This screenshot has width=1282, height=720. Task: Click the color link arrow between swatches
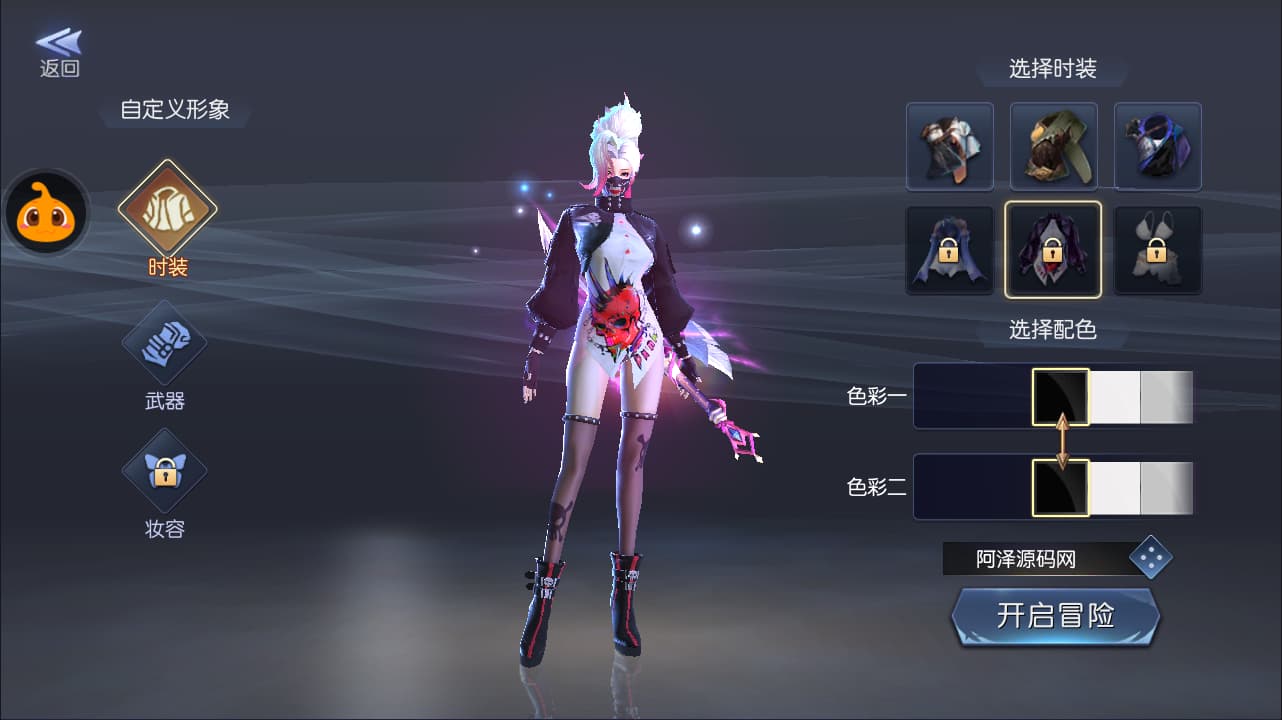[1062, 442]
